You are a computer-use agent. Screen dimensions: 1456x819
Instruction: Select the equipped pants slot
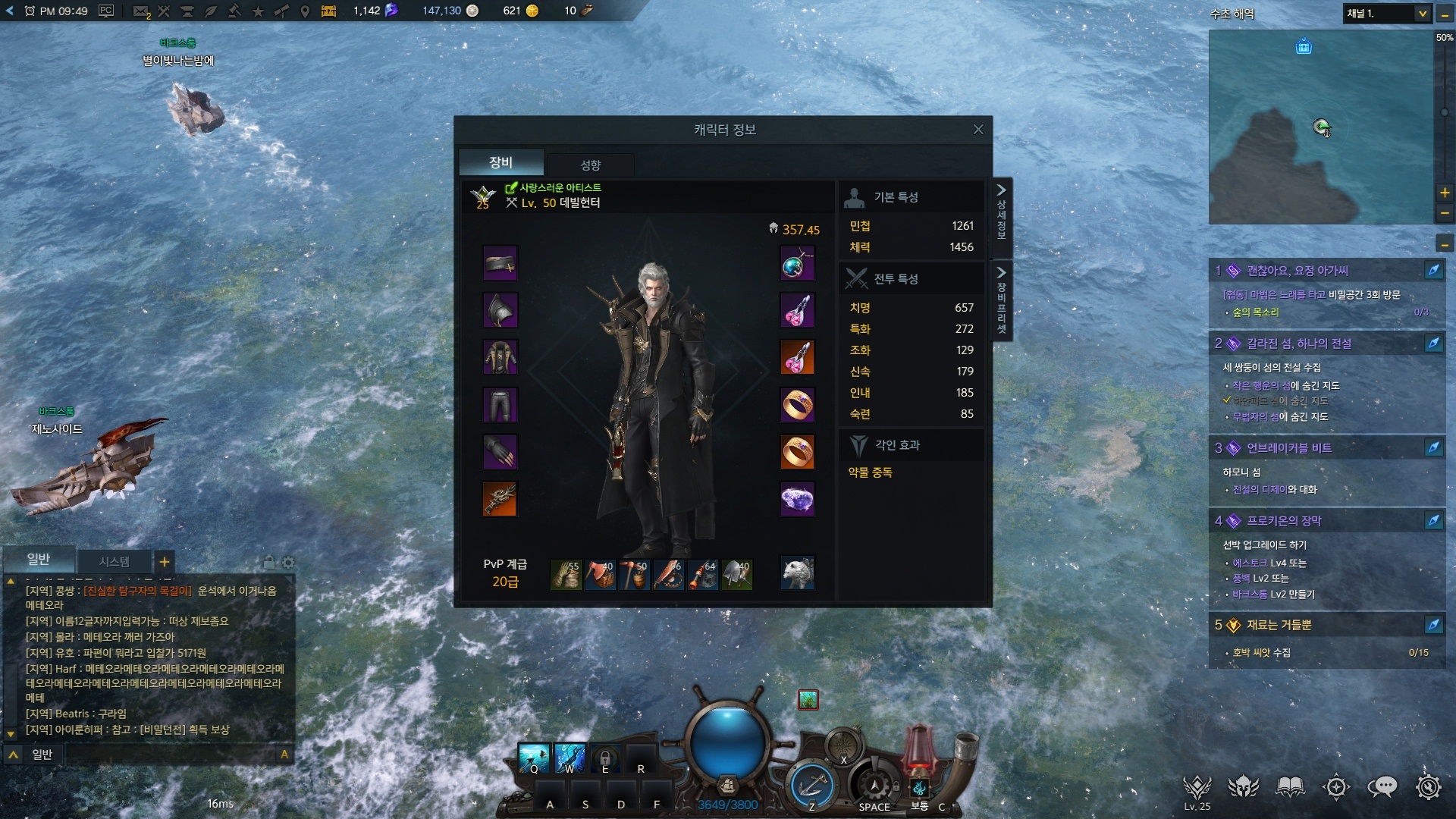(500, 405)
